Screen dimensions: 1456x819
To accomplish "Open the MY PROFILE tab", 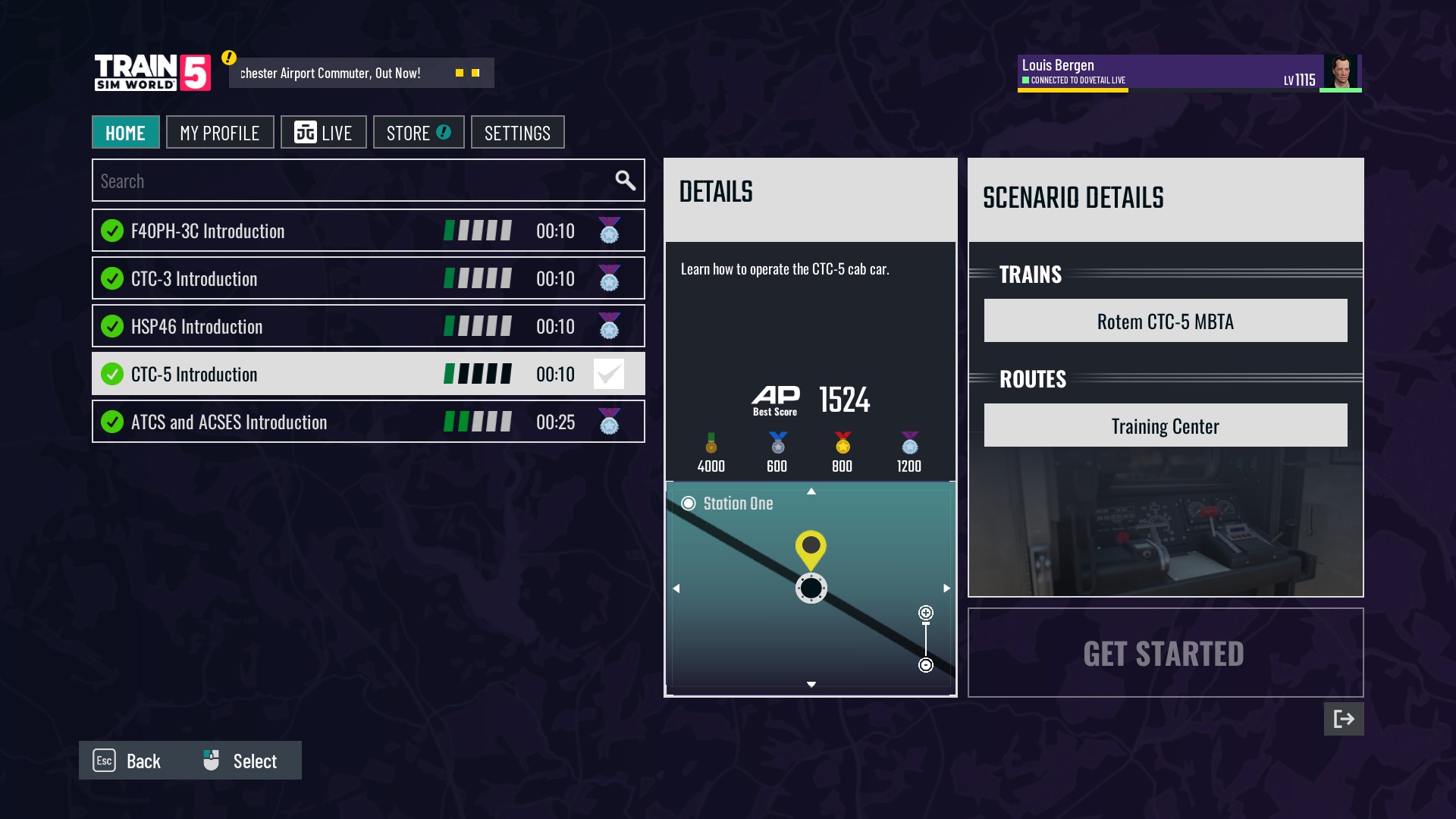I will click(220, 133).
